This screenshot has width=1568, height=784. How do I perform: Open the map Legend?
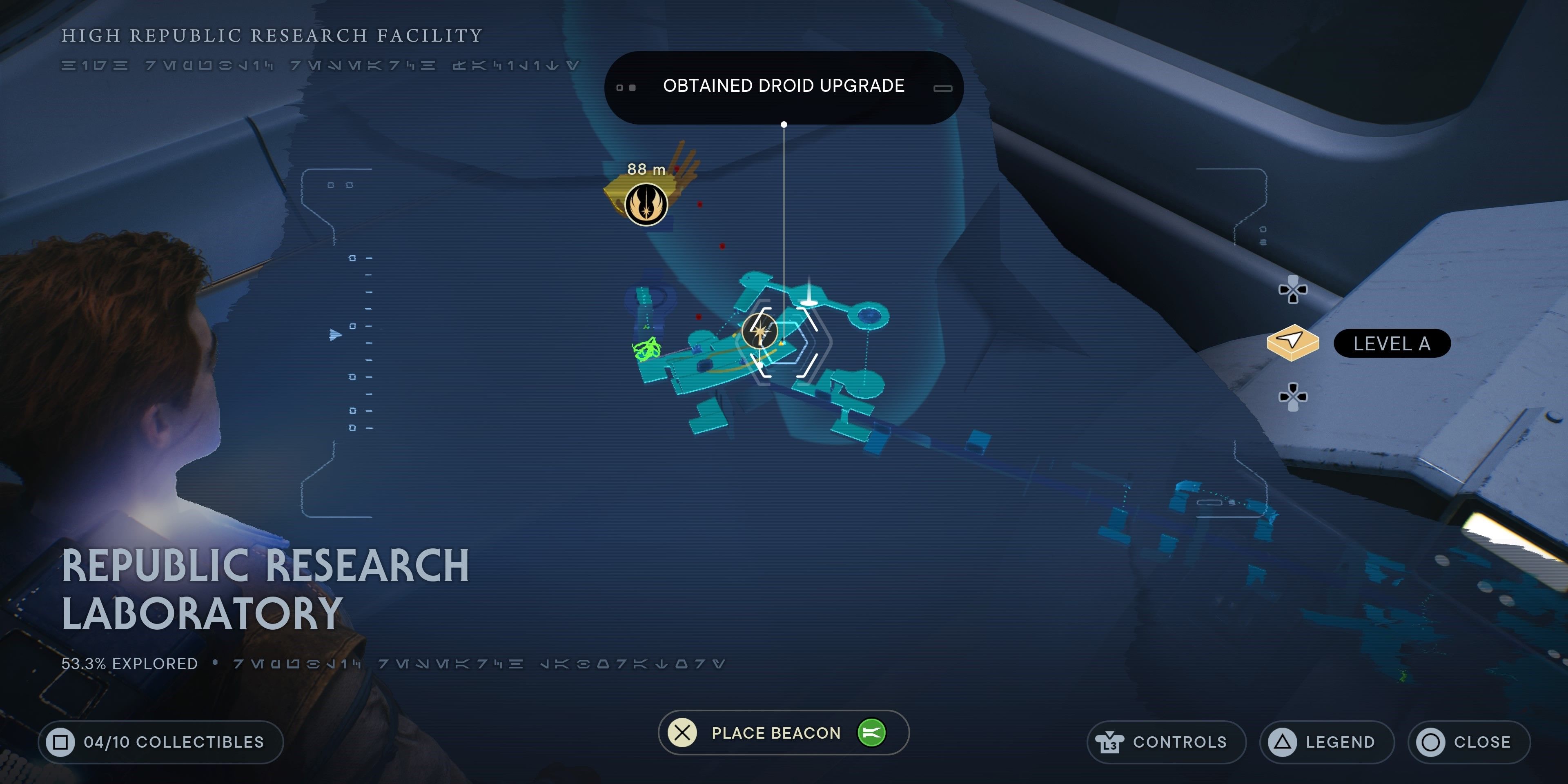[x=1327, y=742]
